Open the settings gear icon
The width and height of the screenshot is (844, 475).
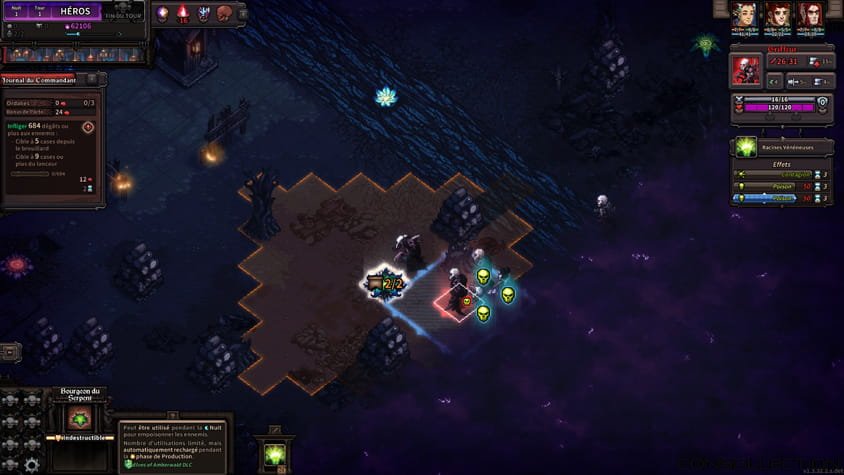coord(32,464)
